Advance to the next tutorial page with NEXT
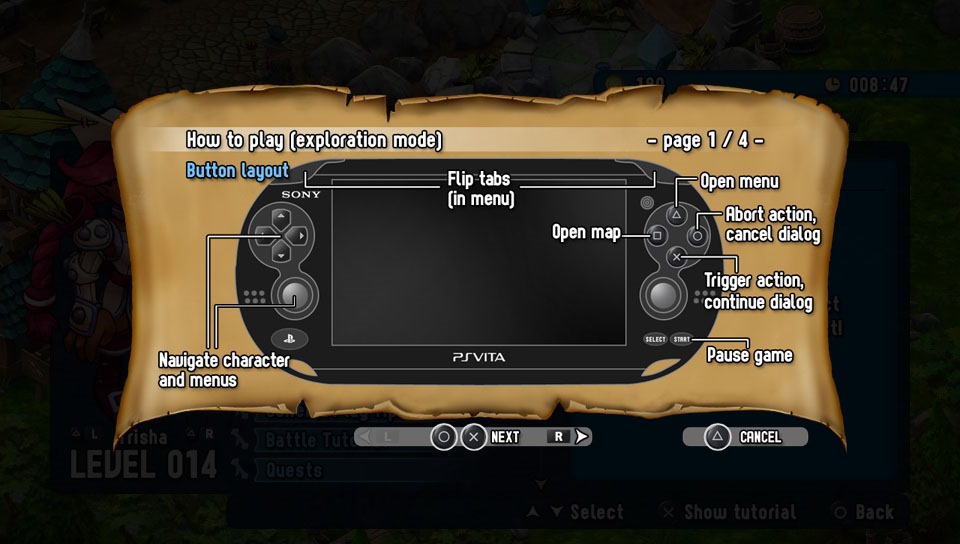Screen dimensions: 960x544 [x=504, y=437]
